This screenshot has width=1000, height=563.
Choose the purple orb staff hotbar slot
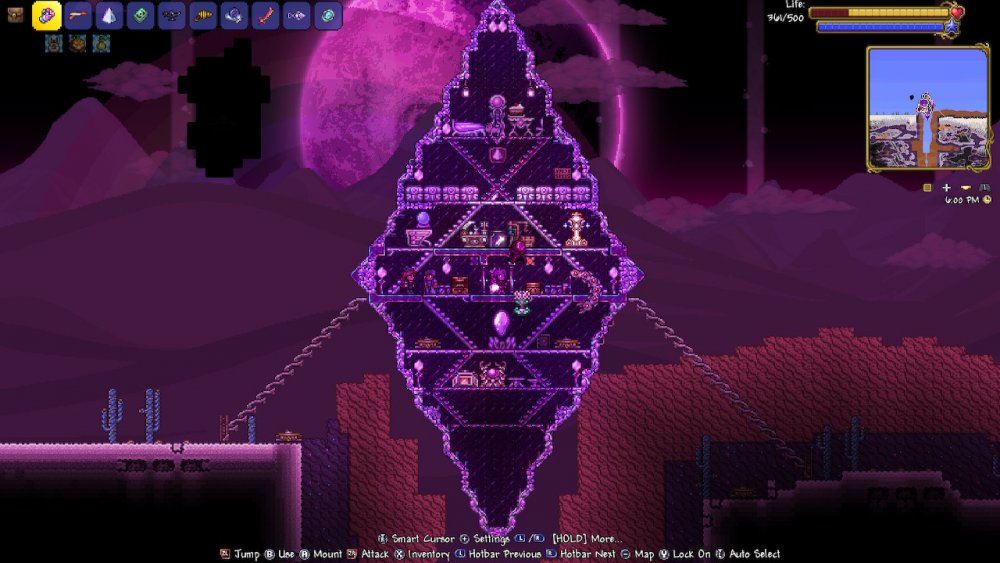click(x=234, y=16)
